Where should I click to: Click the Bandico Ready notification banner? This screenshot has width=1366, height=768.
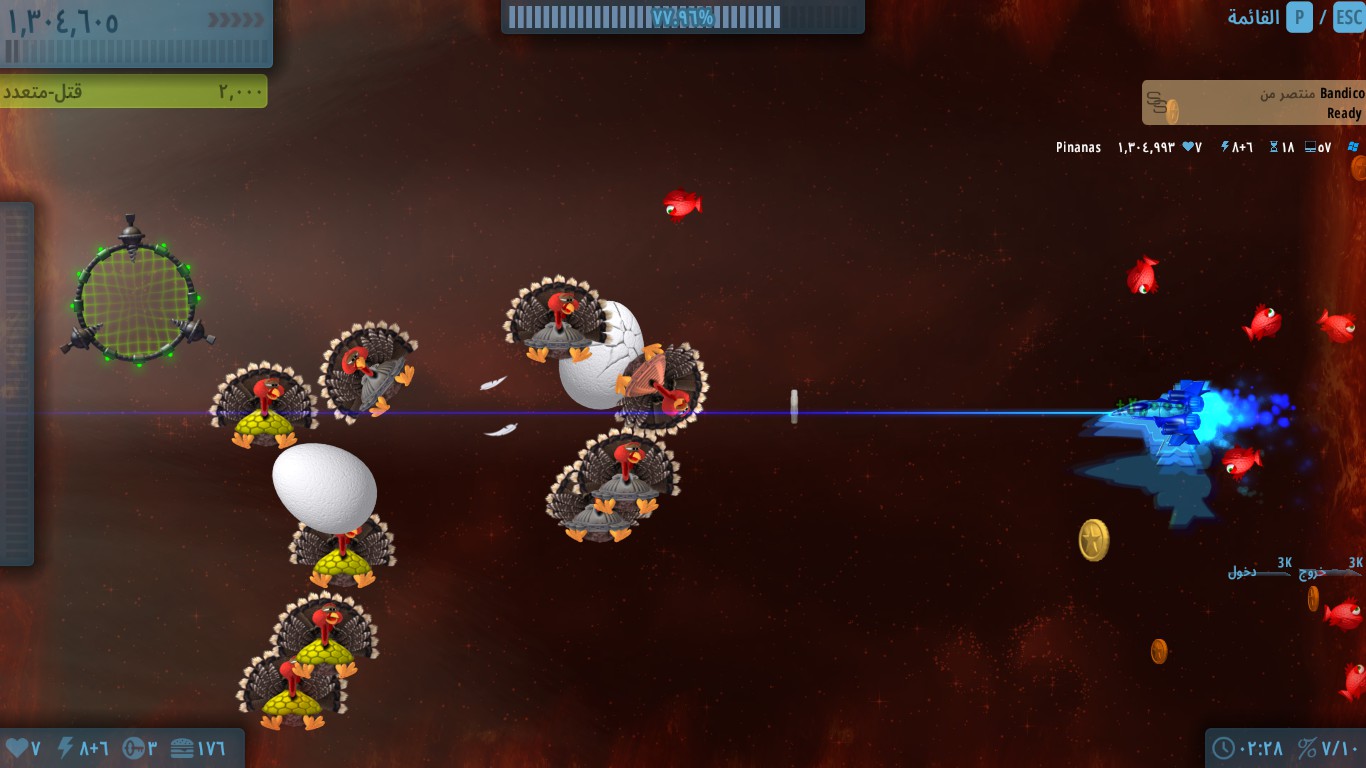[x=1253, y=103]
